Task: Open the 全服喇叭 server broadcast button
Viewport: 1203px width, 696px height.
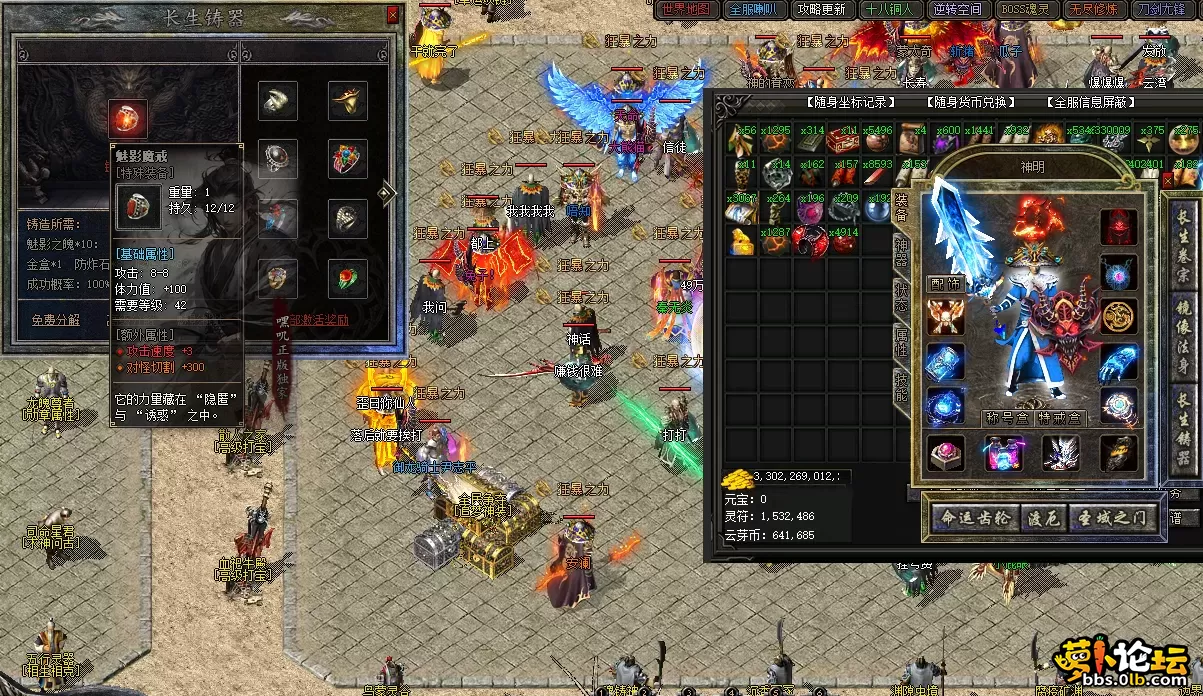Action: tap(754, 9)
